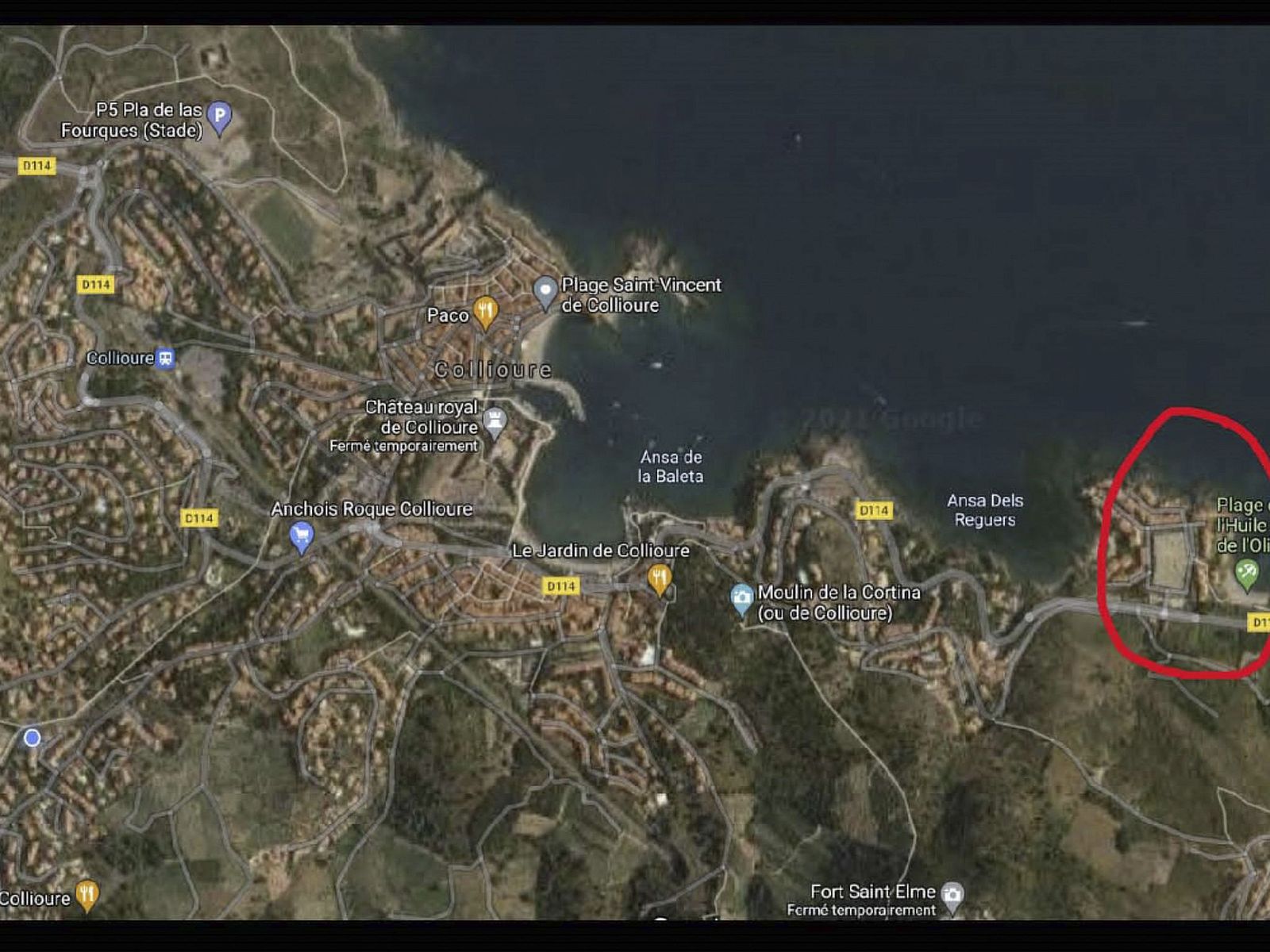The height and width of the screenshot is (952, 1270).
Task: Select the Collioure train station icon
Action: coord(165,358)
